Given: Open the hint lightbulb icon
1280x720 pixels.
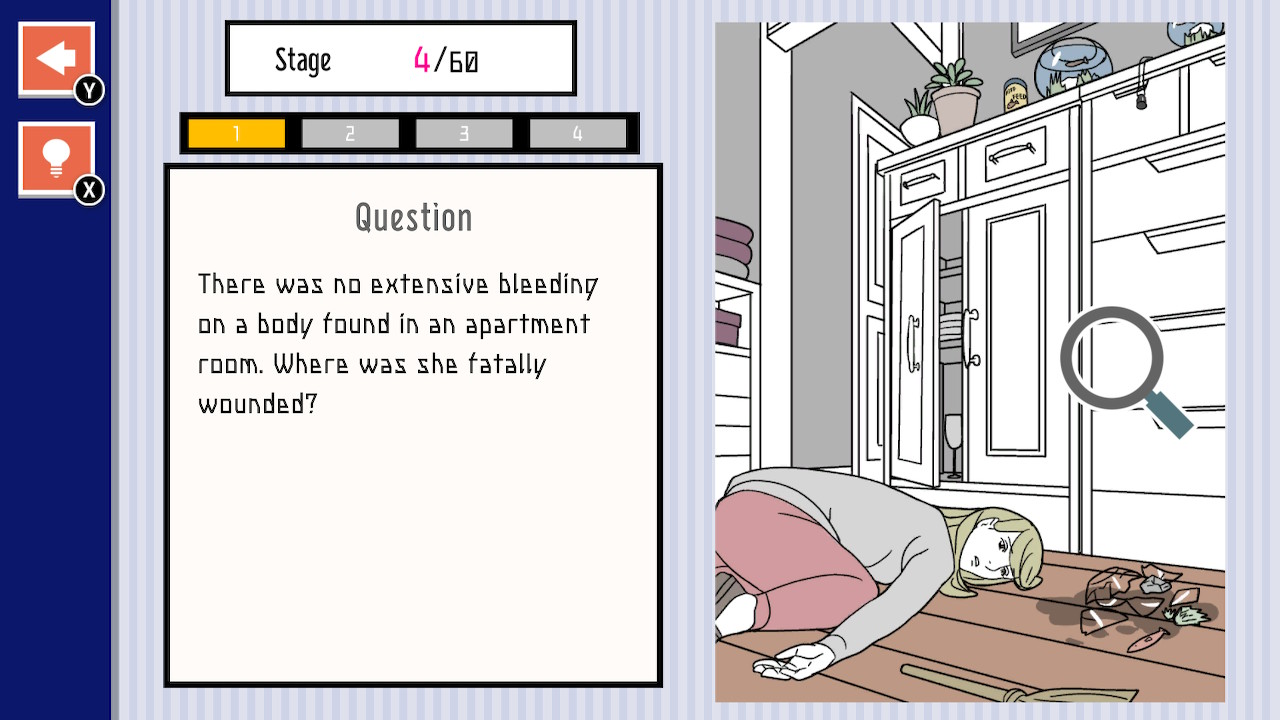Looking at the screenshot, I should (55, 155).
